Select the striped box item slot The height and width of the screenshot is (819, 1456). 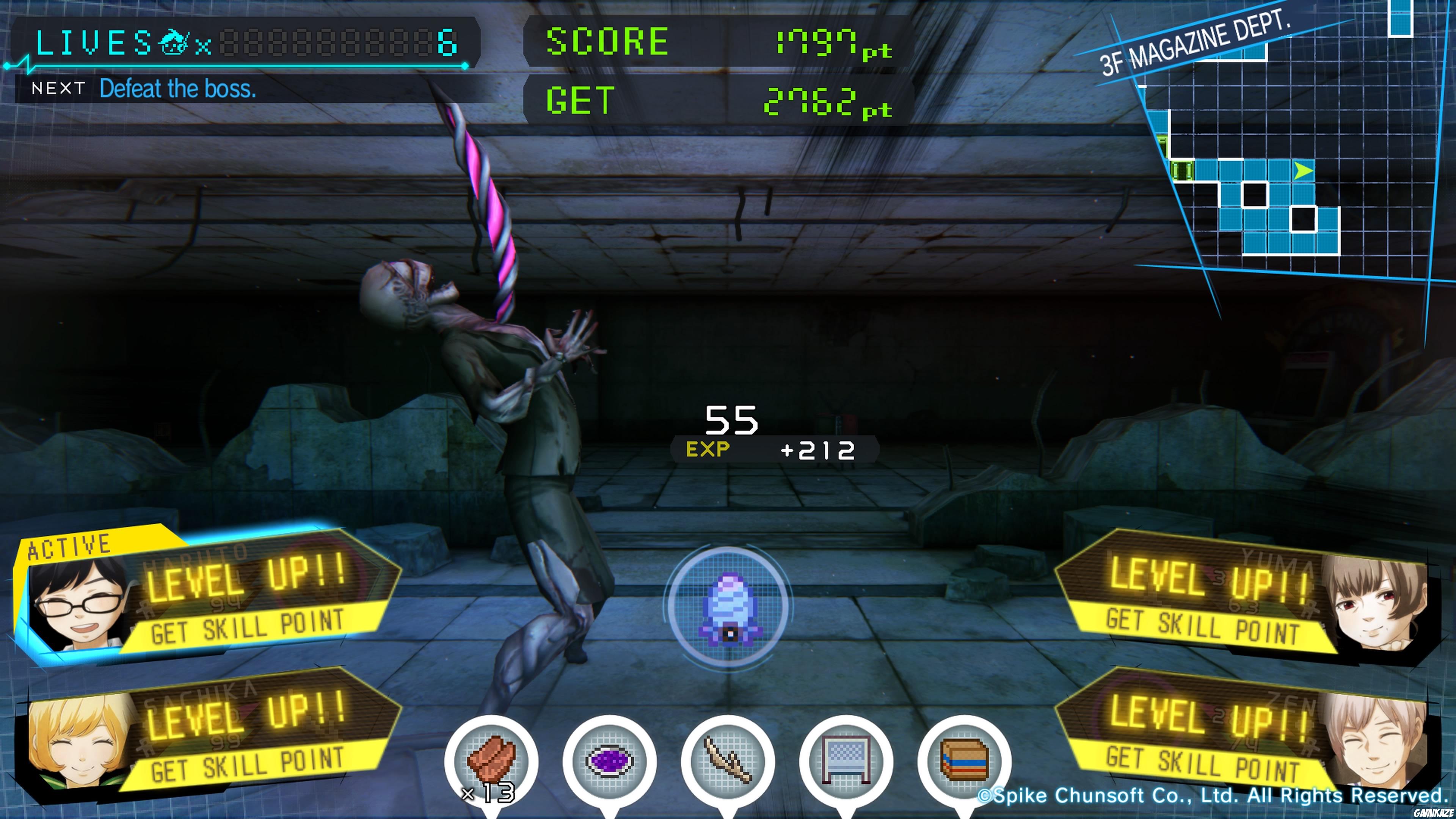[964, 760]
